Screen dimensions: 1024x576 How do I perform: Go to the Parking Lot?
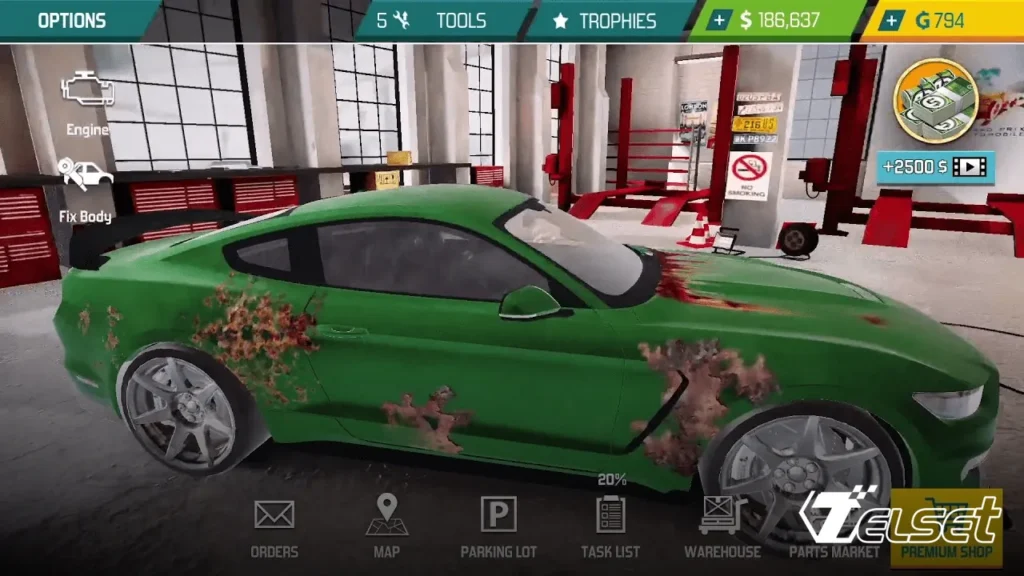[498, 524]
